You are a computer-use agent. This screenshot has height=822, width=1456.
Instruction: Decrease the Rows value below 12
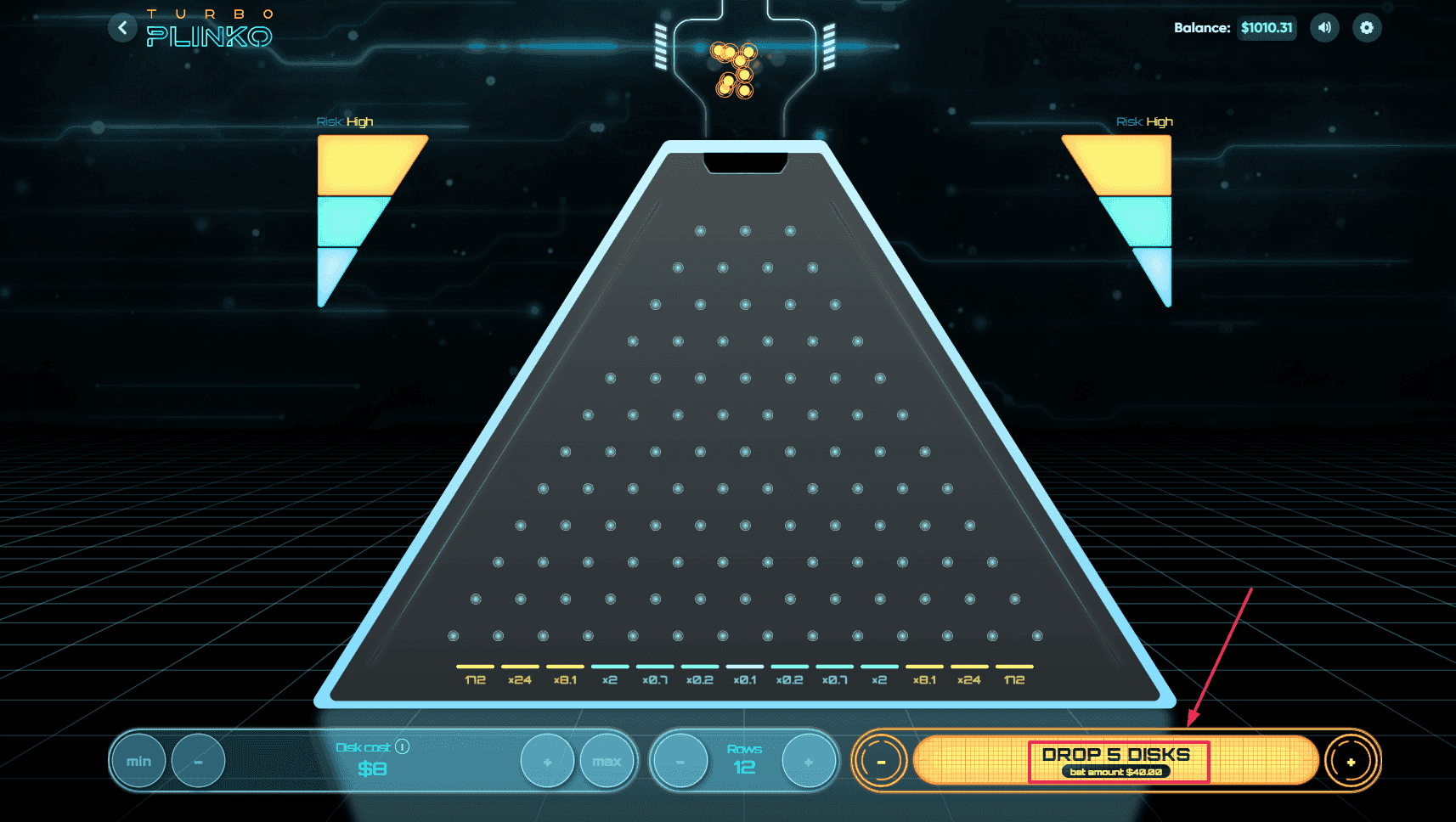pos(679,761)
